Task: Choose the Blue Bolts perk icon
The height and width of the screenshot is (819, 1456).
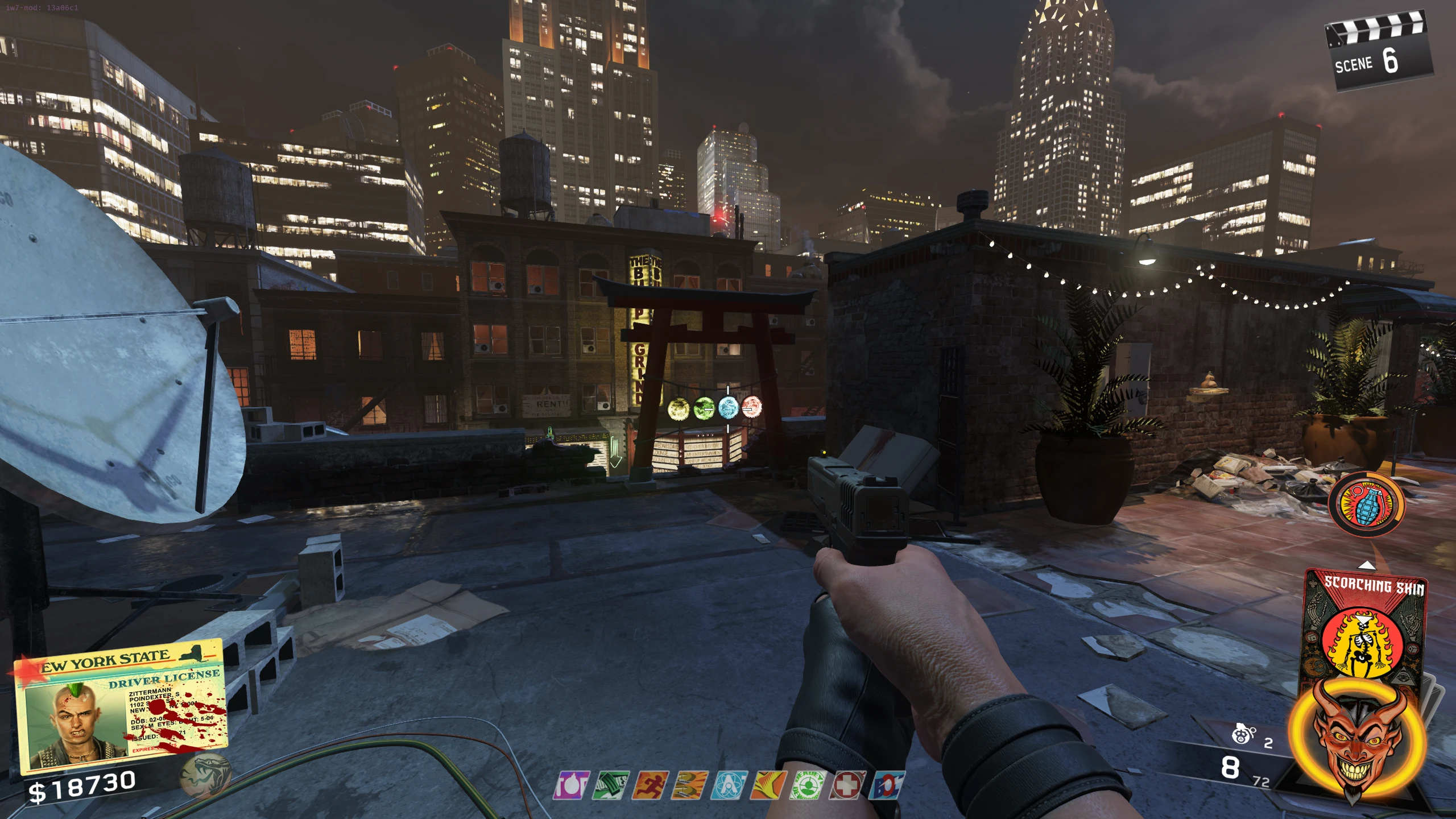Action: (887, 785)
